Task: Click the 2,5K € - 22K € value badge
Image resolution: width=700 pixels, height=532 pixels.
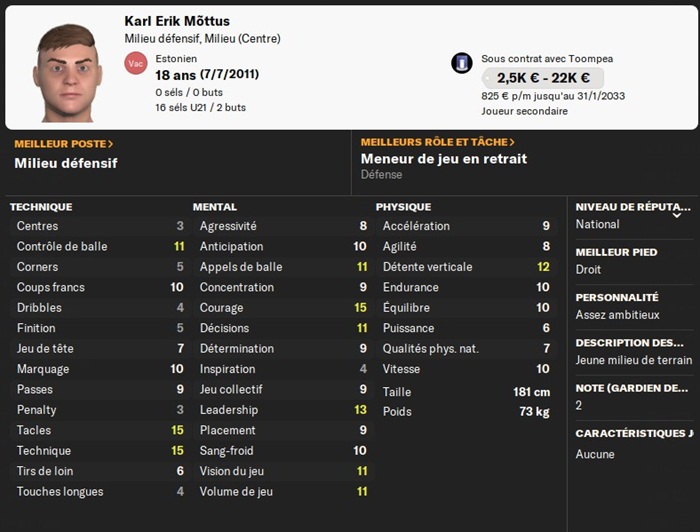Action: [543, 78]
